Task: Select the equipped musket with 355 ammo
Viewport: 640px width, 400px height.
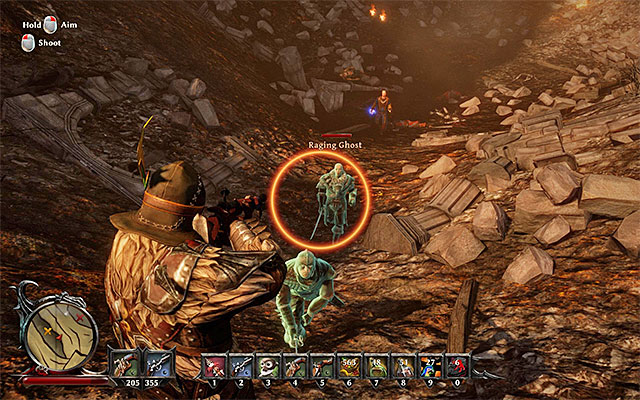Action: click(158, 364)
